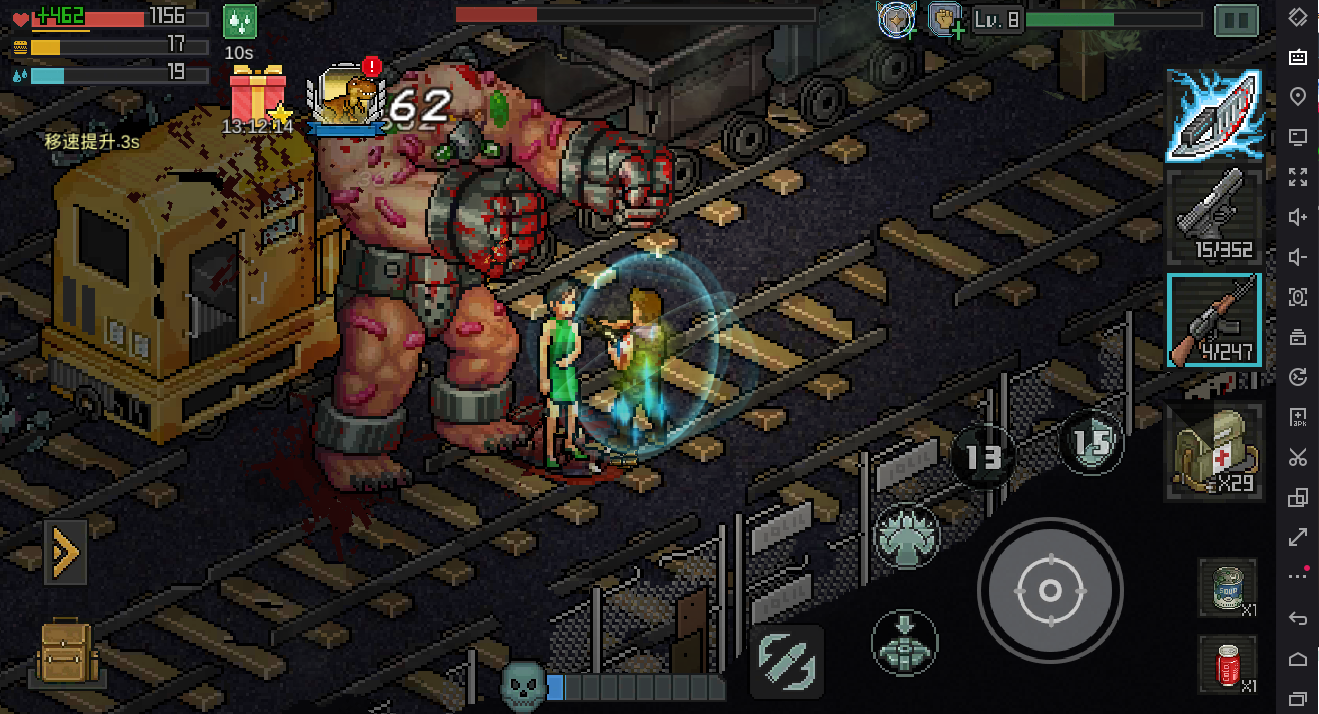Drink the red soda can
The height and width of the screenshot is (714, 1319).
point(1227,664)
